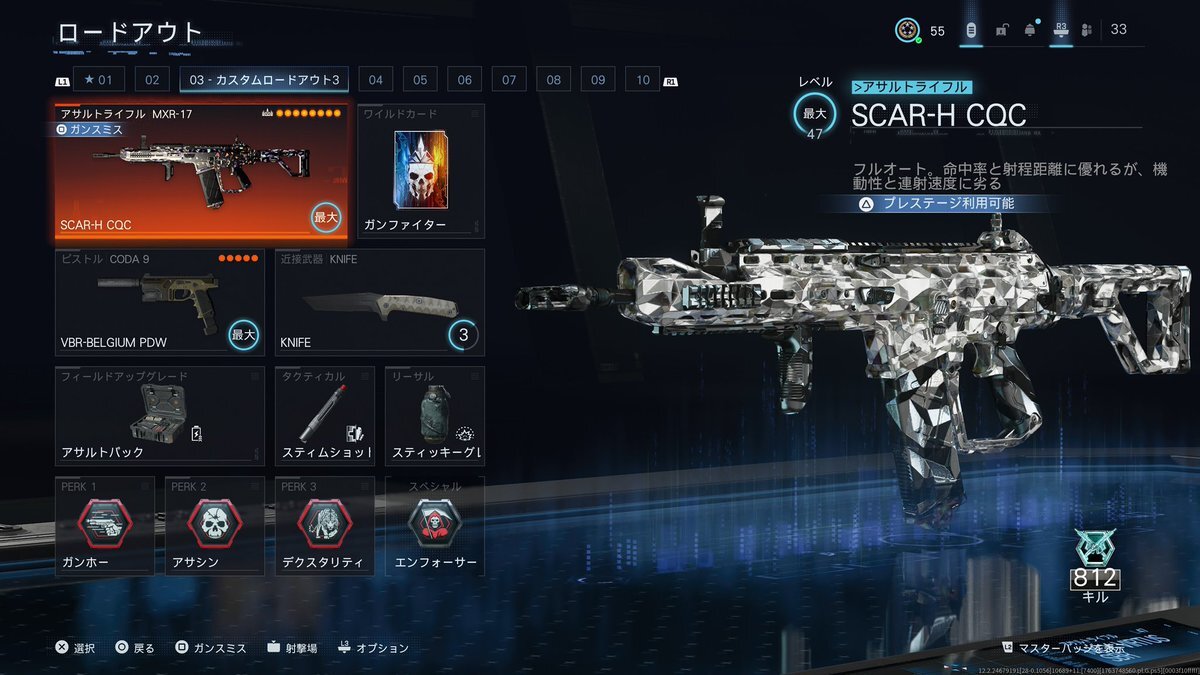Select the SCAR-H CQC assault rifle slot

tap(201, 172)
